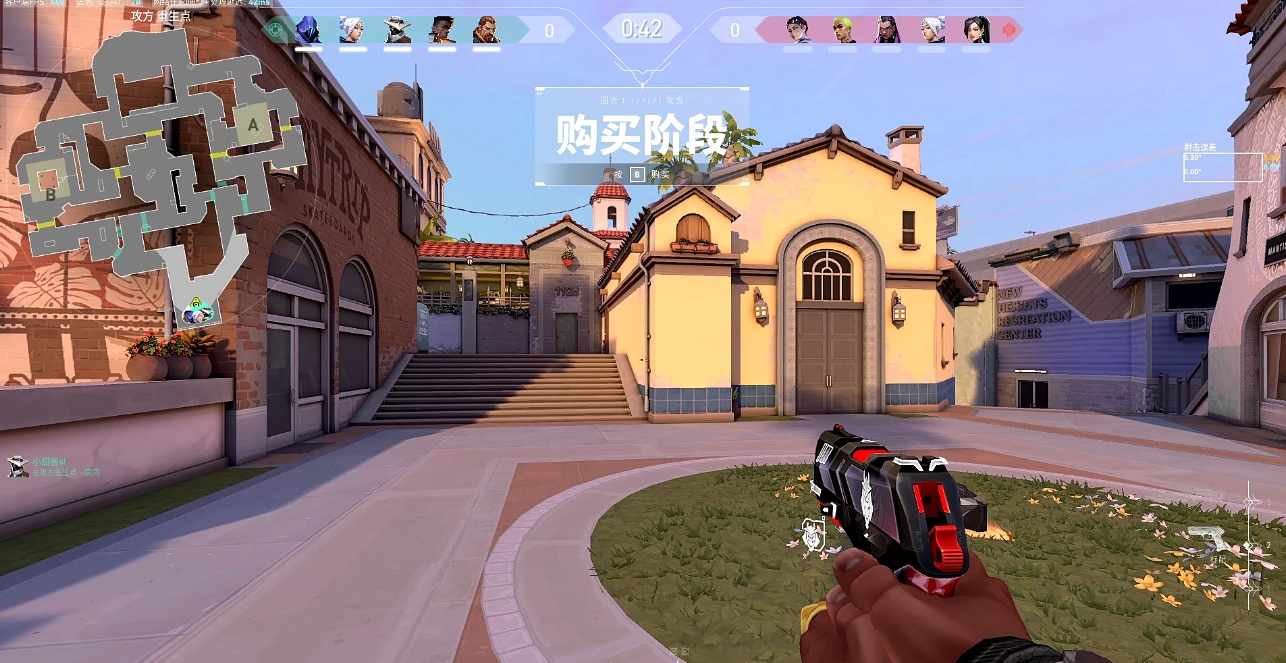Click Cypher's hat portrait in the top bar
The width and height of the screenshot is (1286, 663).
pos(397,30)
